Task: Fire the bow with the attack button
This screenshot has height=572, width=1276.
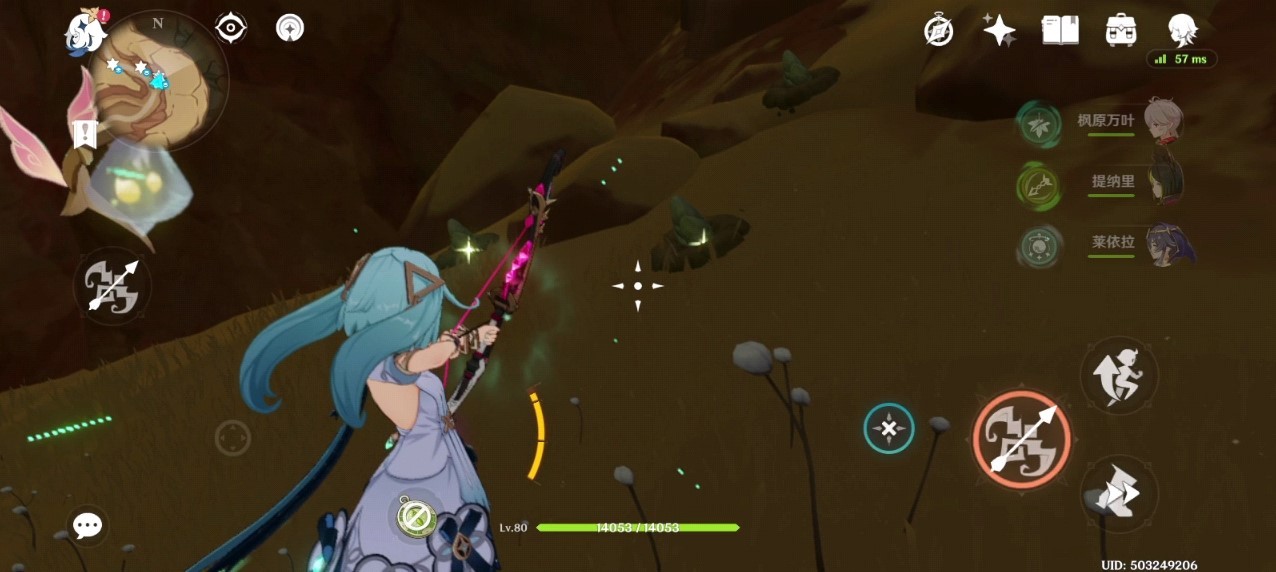Action: click(1021, 439)
